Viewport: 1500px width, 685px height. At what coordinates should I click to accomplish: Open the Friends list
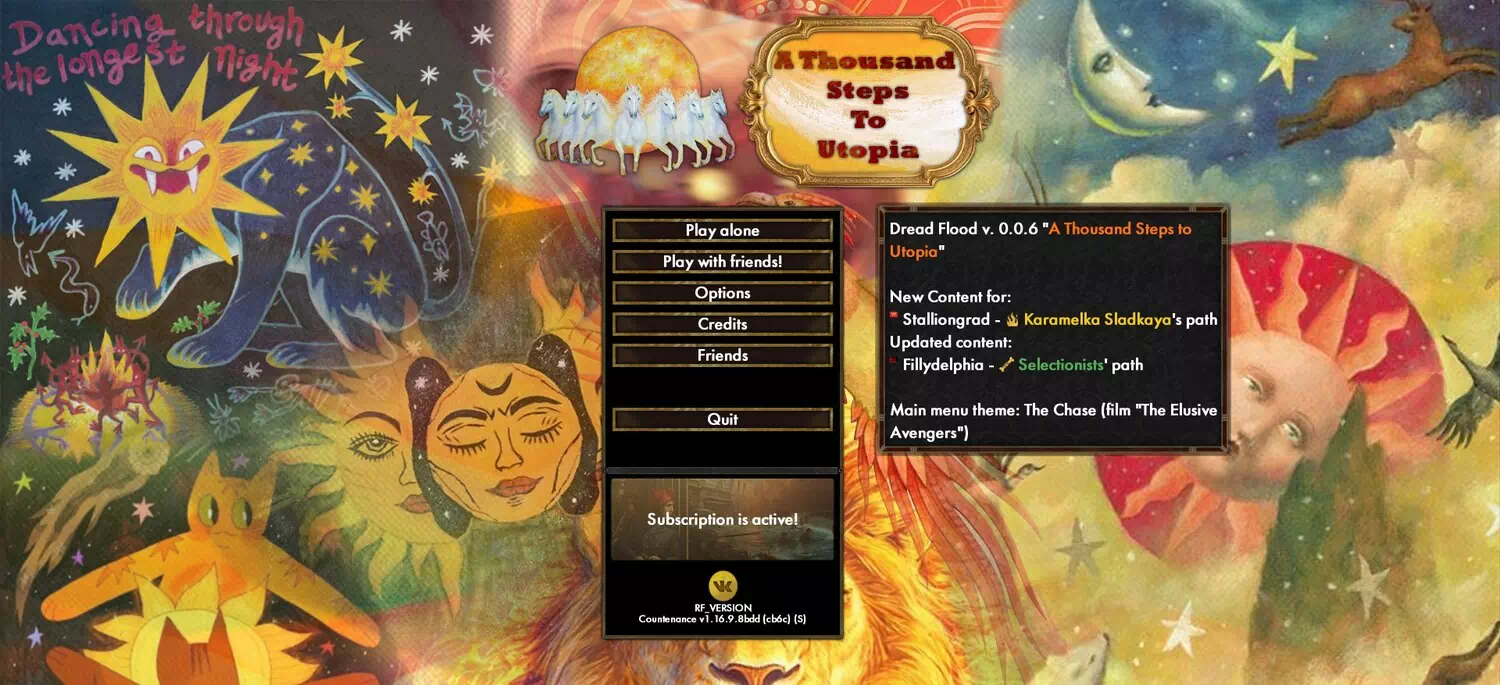[x=722, y=355]
